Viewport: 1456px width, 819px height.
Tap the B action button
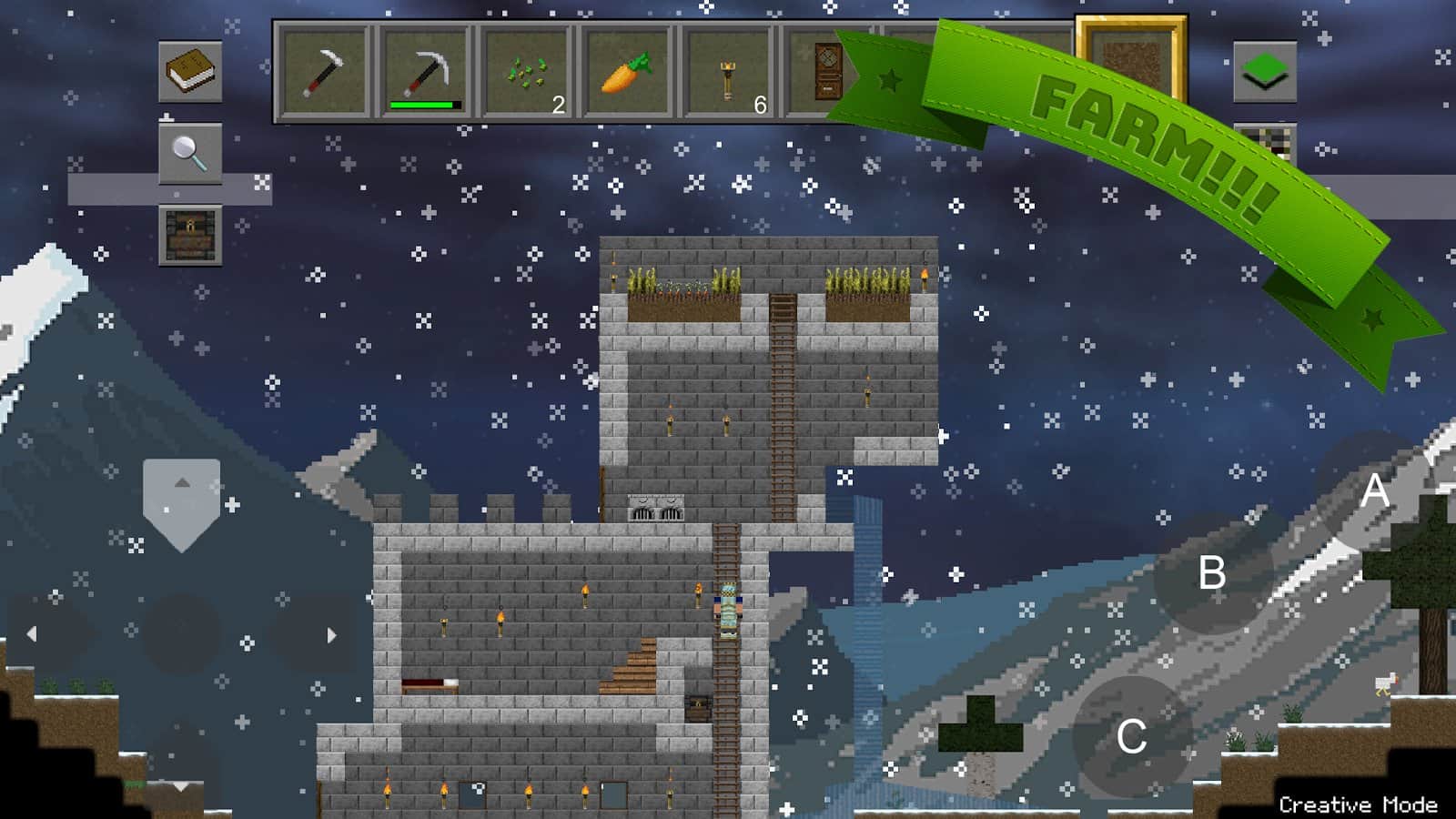pyautogui.click(x=1211, y=573)
